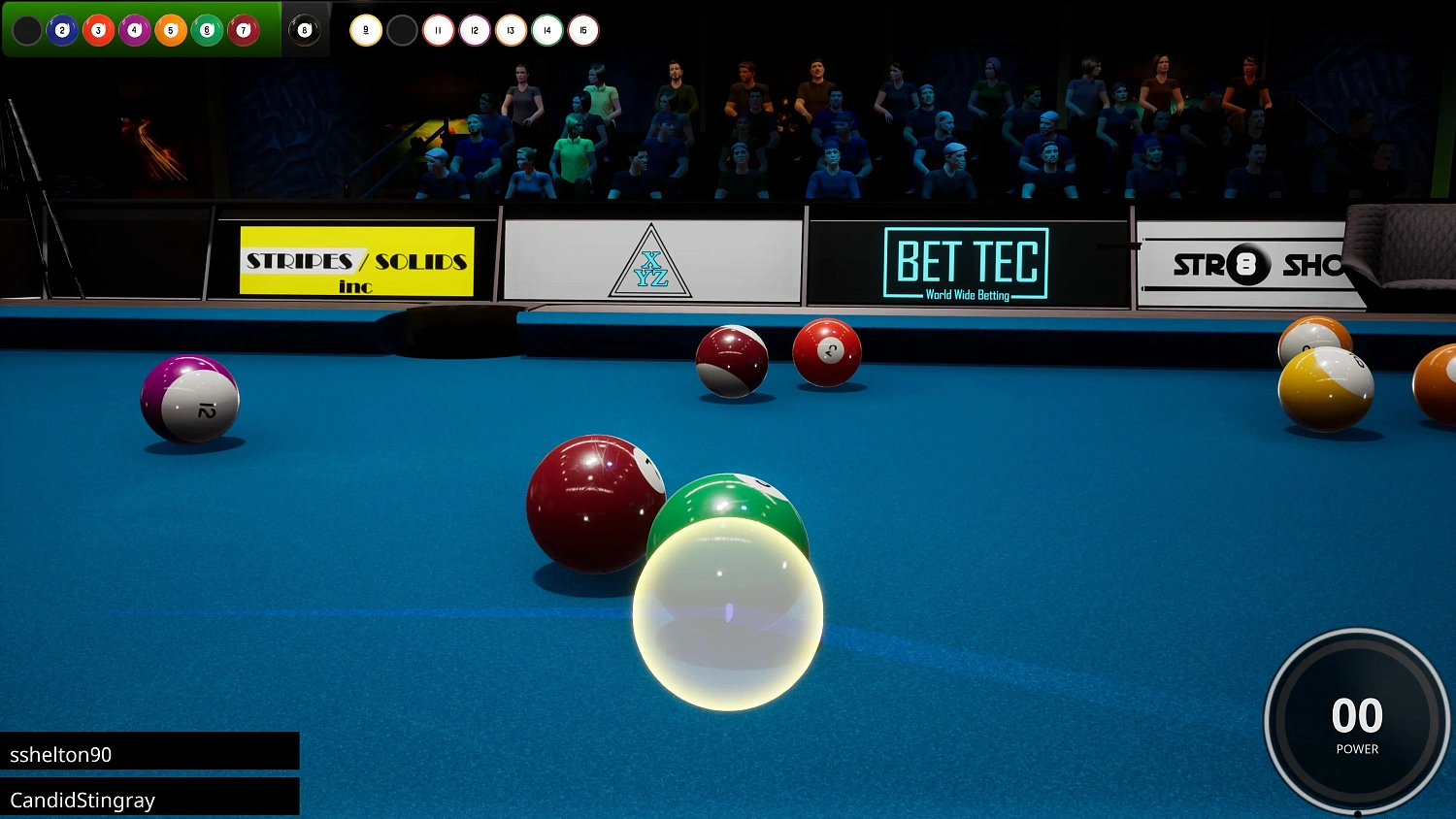1456x819 pixels.
Task: Select the CandidStingray player entry
Action: point(150,799)
